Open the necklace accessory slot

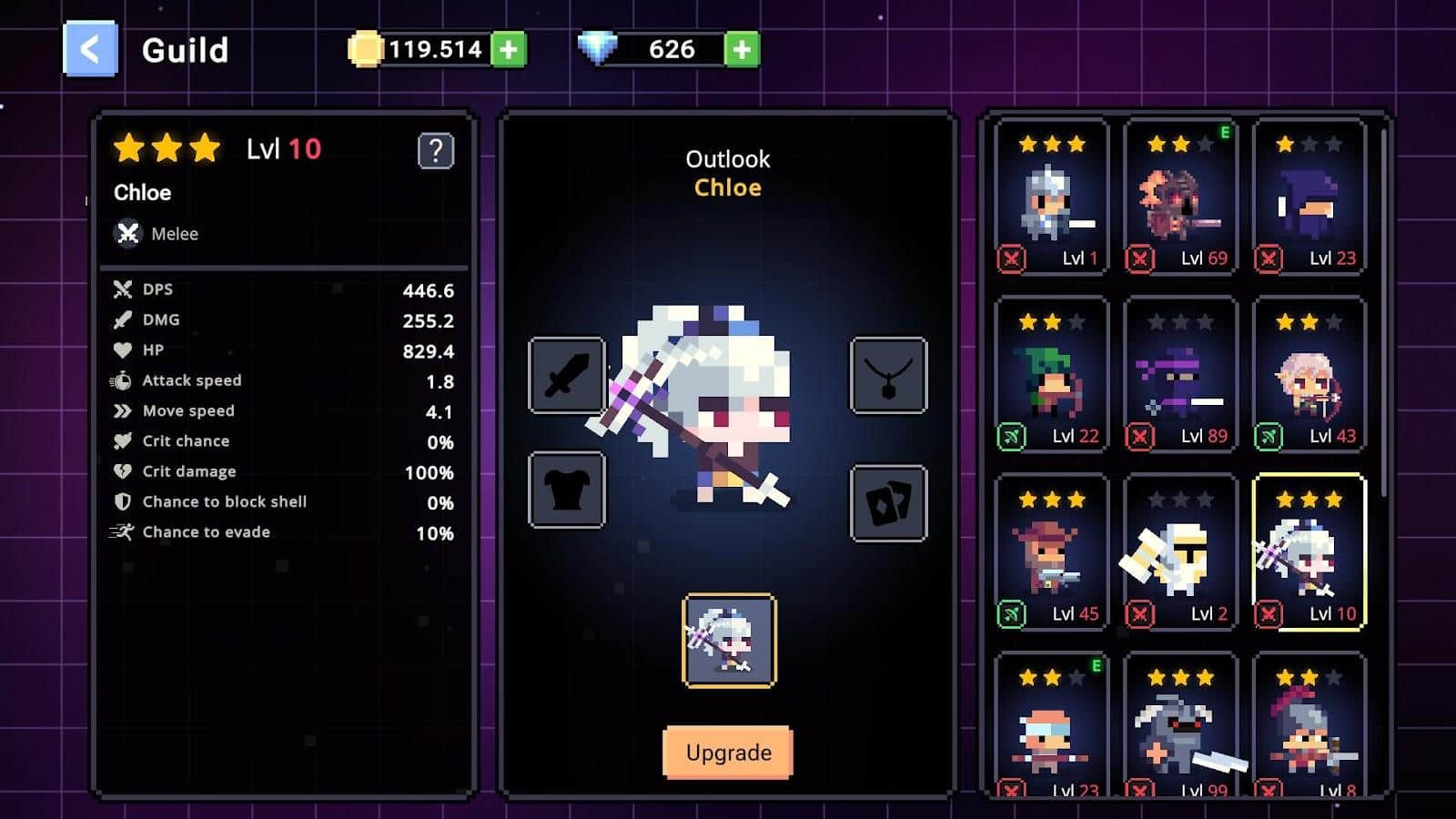tap(888, 375)
